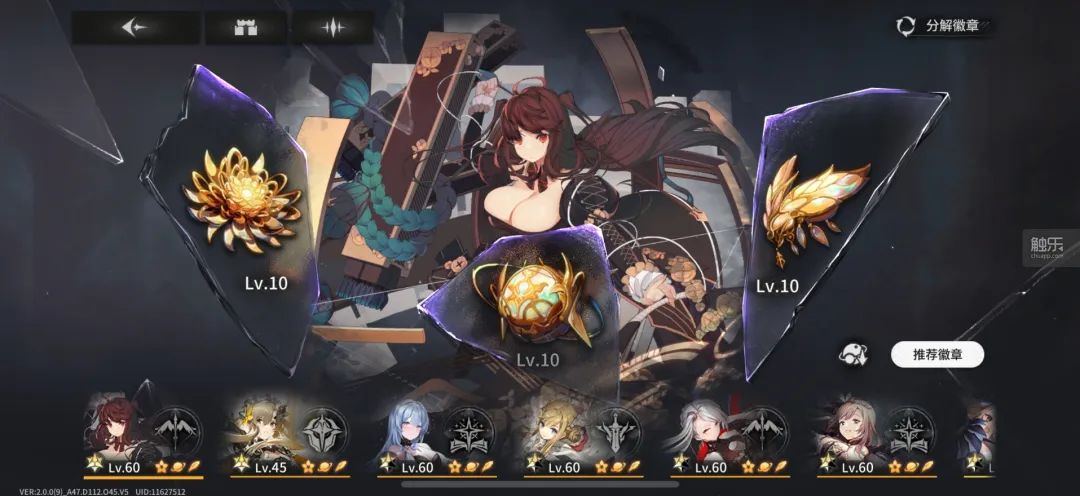Tap the 推荐徽章 (recommended badges) button
The height and width of the screenshot is (496, 1080).
(x=936, y=354)
